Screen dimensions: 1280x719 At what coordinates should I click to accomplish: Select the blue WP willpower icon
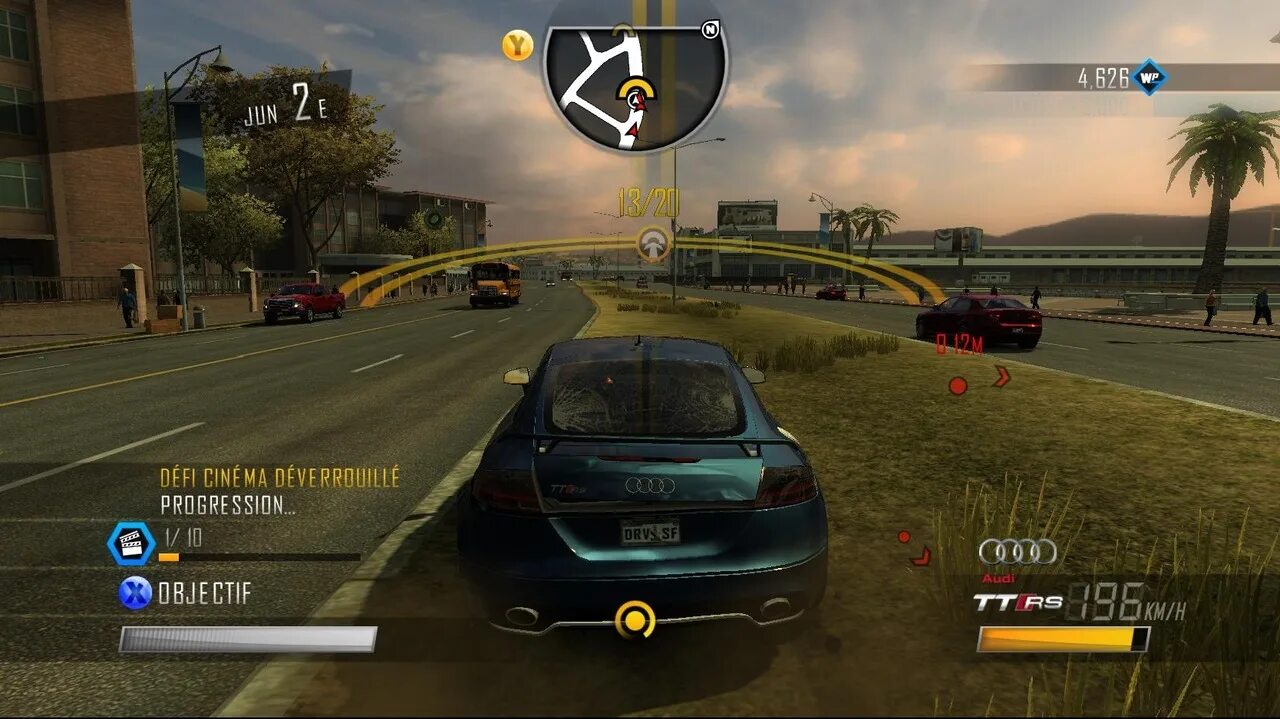pyautogui.click(x=1149, y=78)
